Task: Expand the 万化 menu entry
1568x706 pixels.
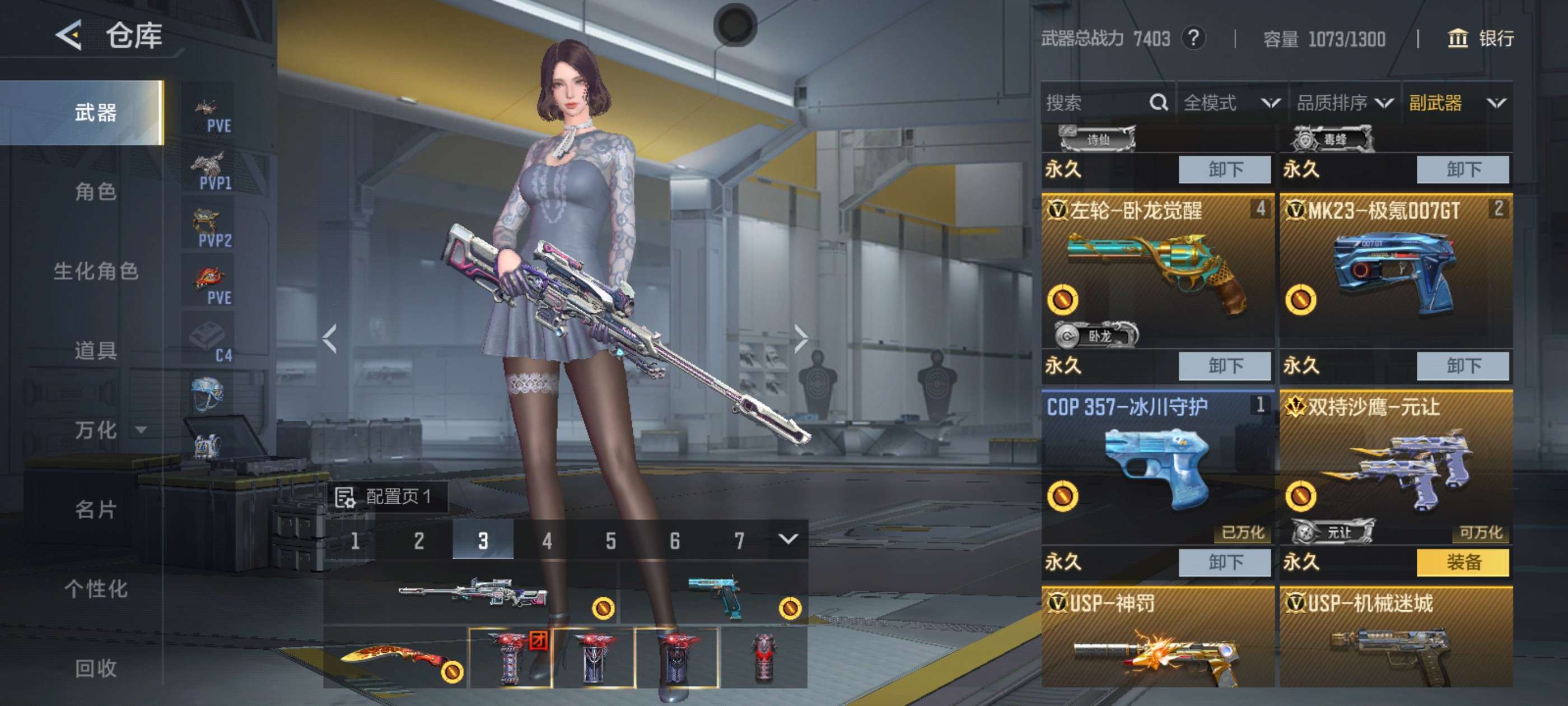Action: 106,430
